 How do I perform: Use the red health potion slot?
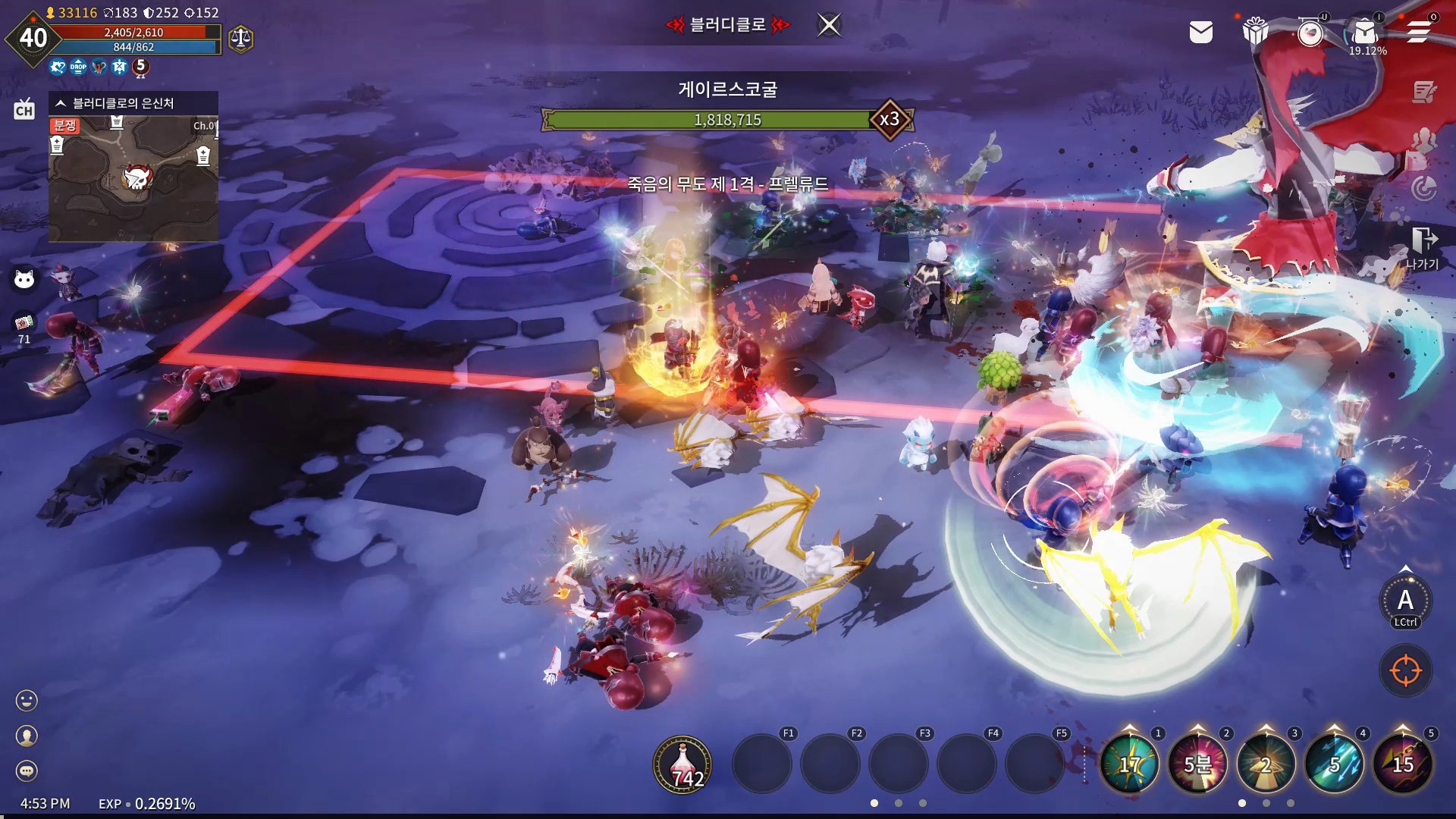(682, 764)
